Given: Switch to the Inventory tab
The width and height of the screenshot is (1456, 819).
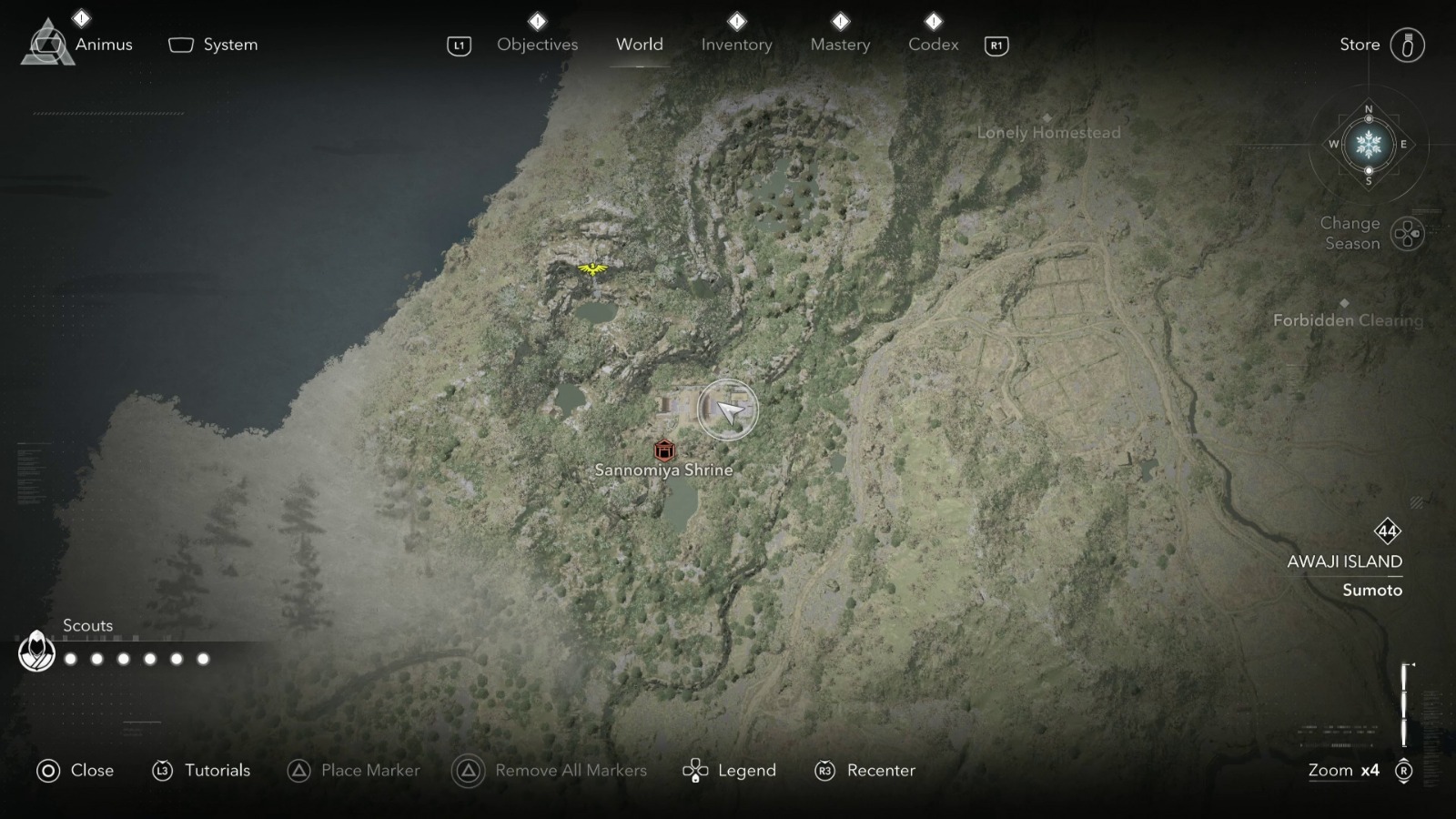Looking at the screenshot, I should point(736,44).
